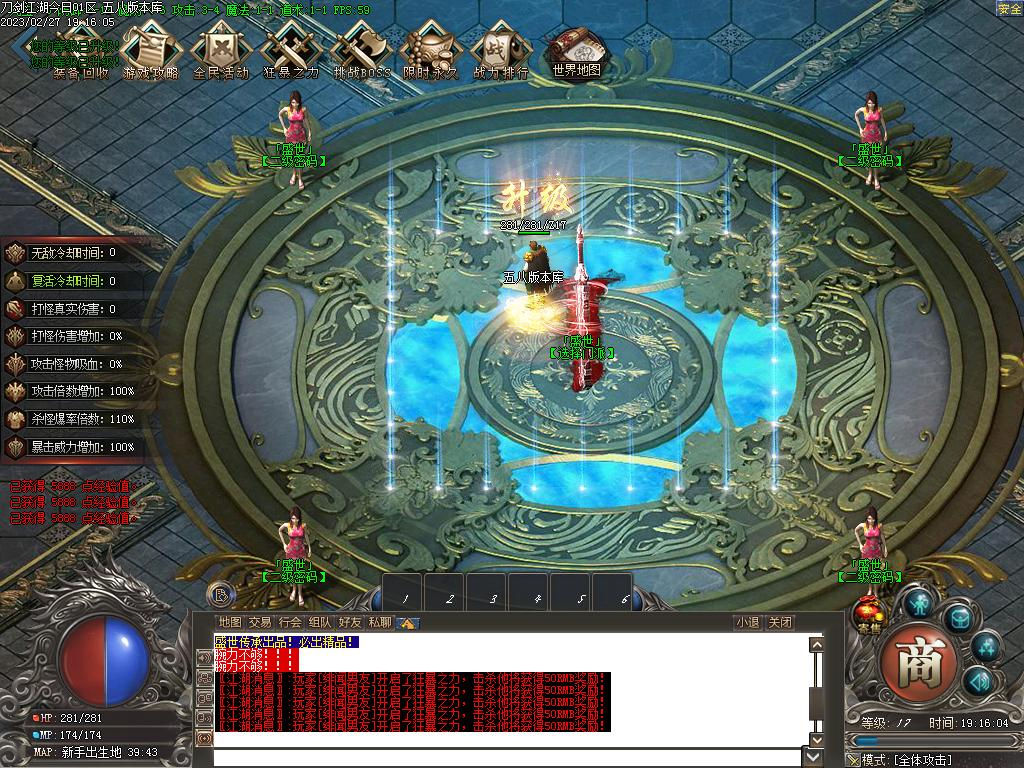Click the 小退 logout button
This screenshot has width=1024, height=768.
tap(747, 622)
